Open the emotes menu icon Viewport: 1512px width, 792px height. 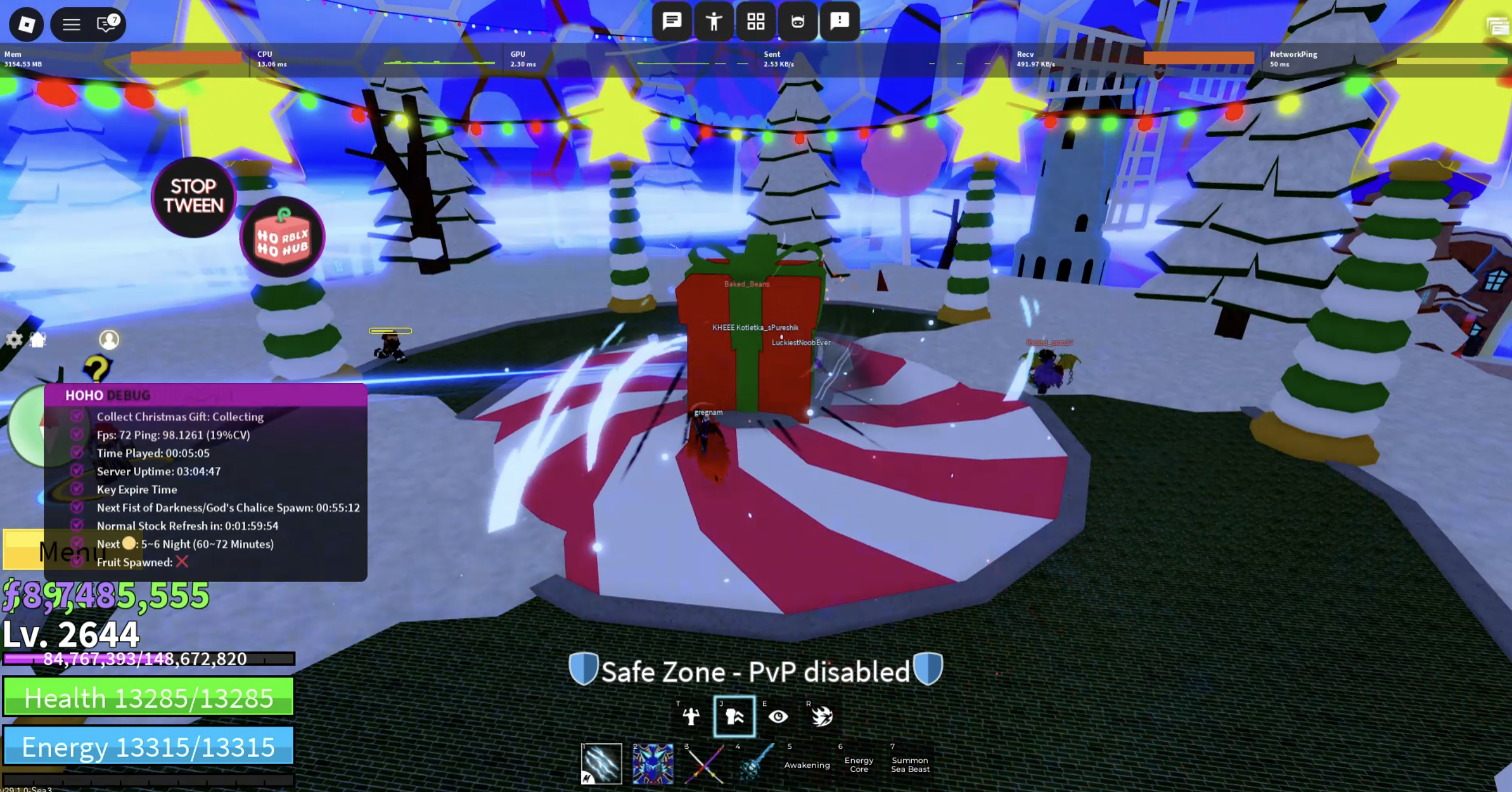coord(715,22)
